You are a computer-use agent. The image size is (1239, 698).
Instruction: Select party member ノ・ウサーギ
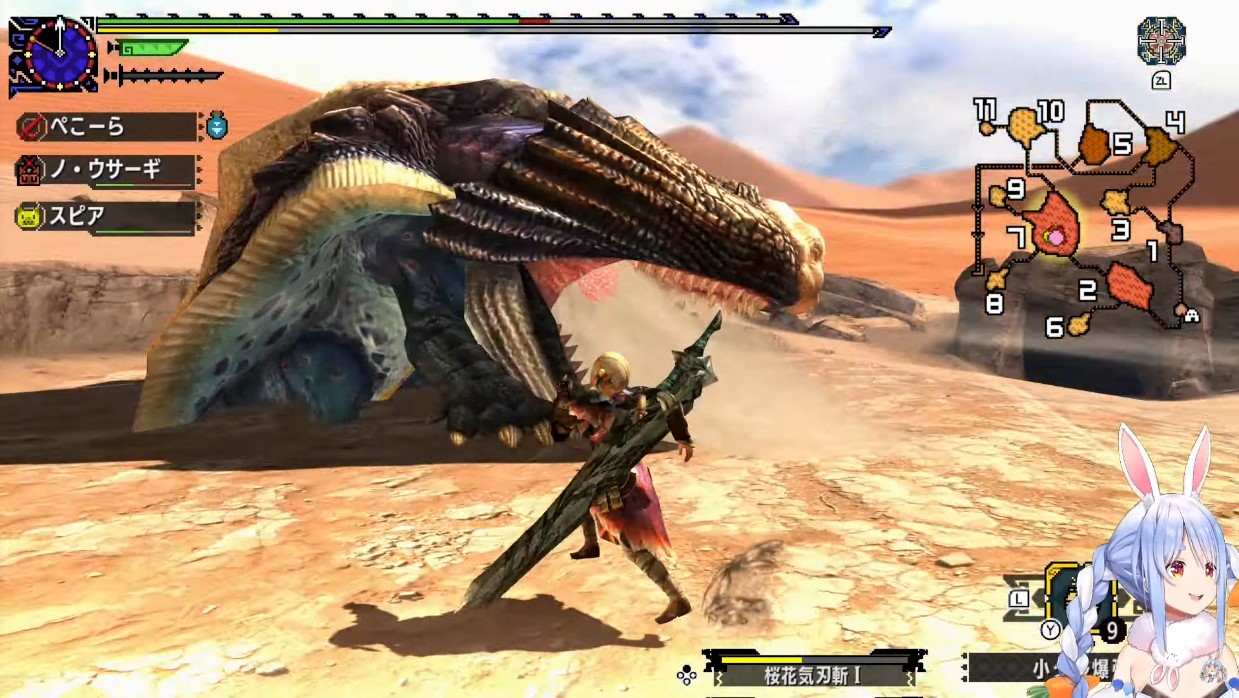[105, 170]
